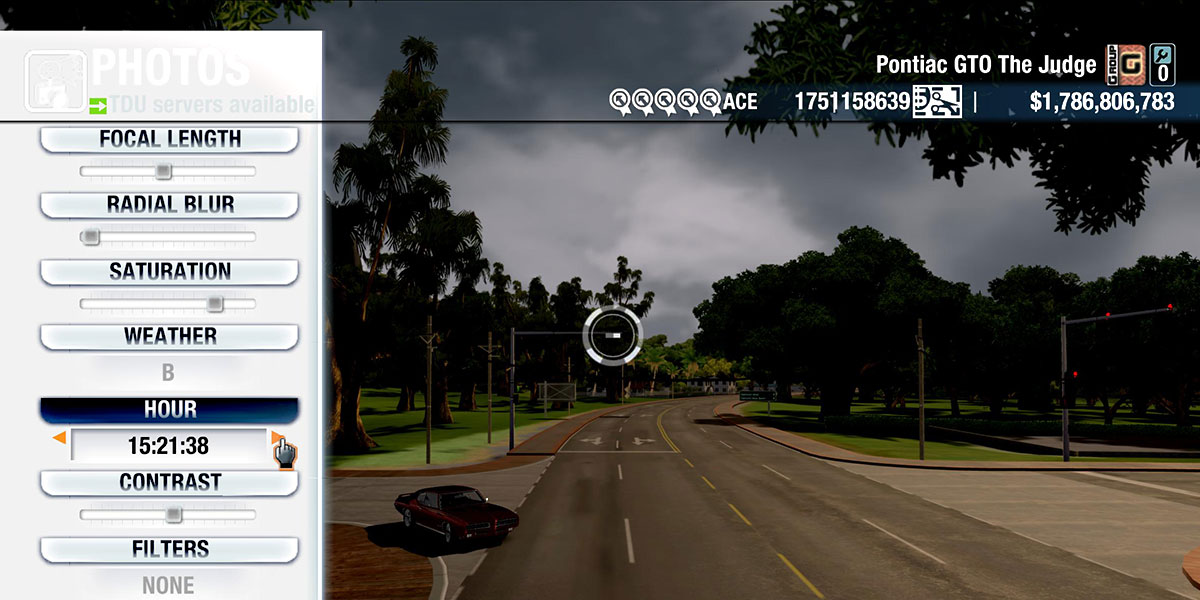This screenshot has height=600, width=1200.
Task: Open the Weather setting
Action: [169, 336]
